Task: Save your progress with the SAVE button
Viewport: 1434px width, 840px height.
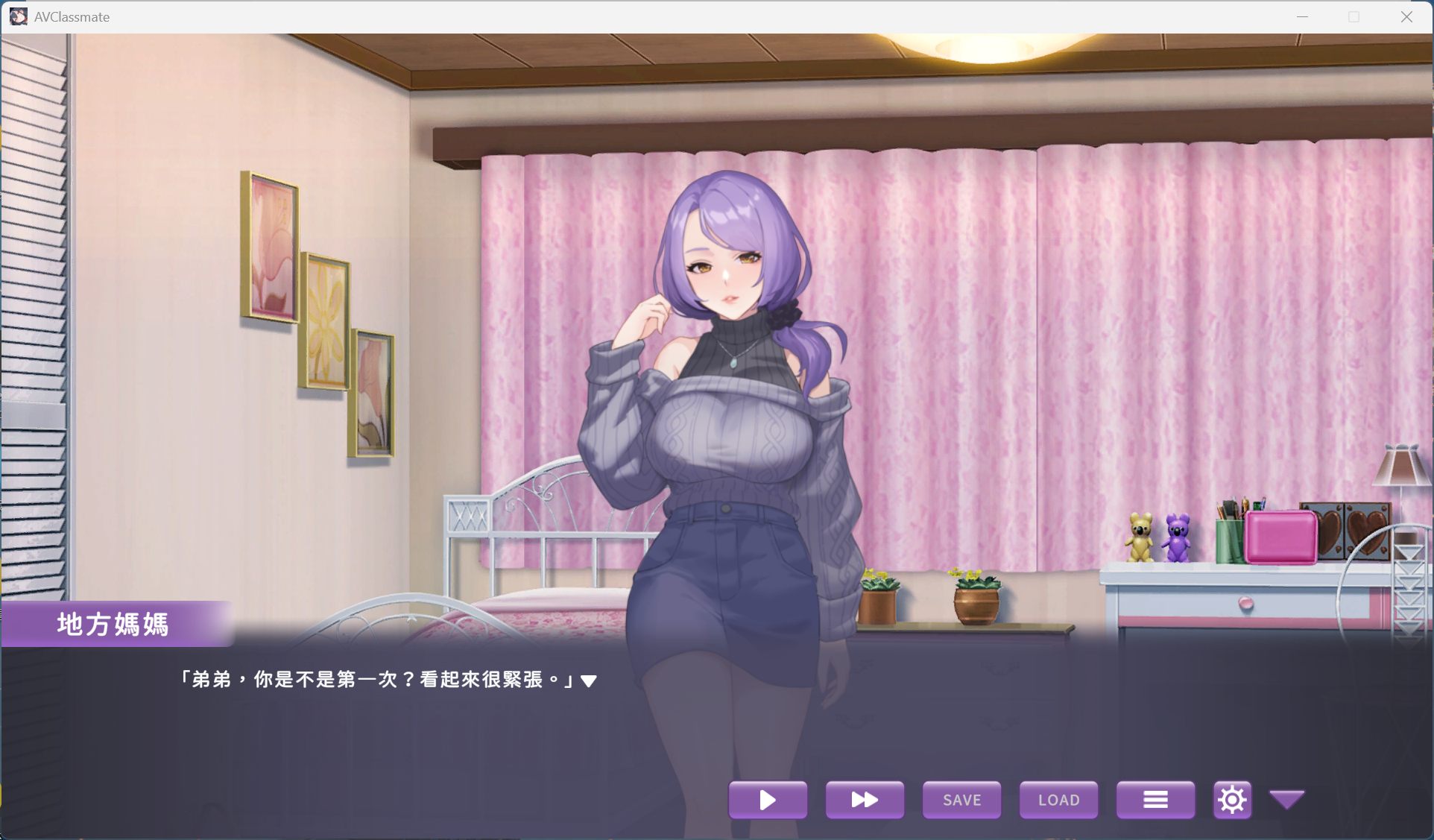Action: pyautogui.click(x=961, y=800)
